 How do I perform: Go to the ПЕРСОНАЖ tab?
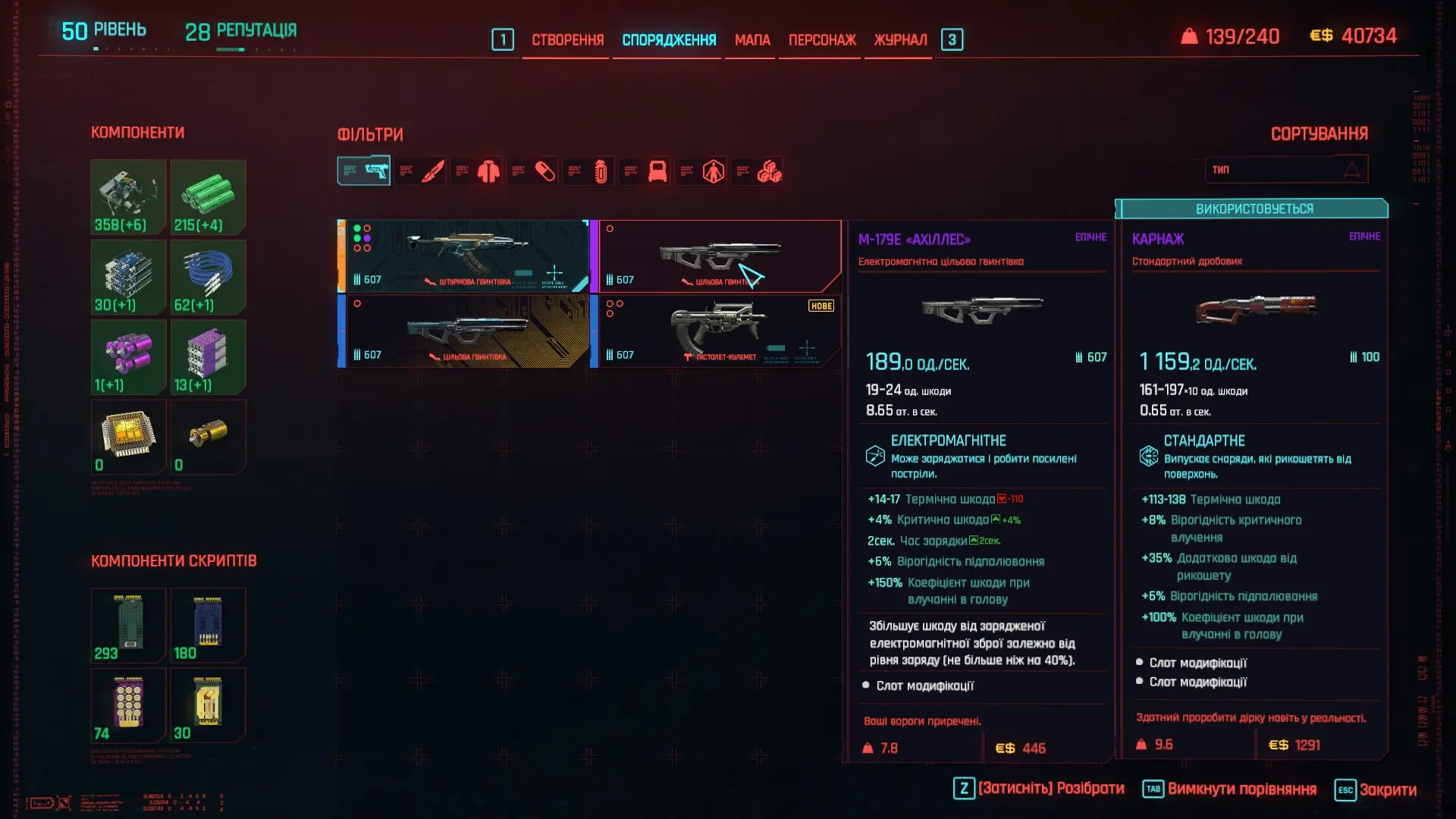822,40
